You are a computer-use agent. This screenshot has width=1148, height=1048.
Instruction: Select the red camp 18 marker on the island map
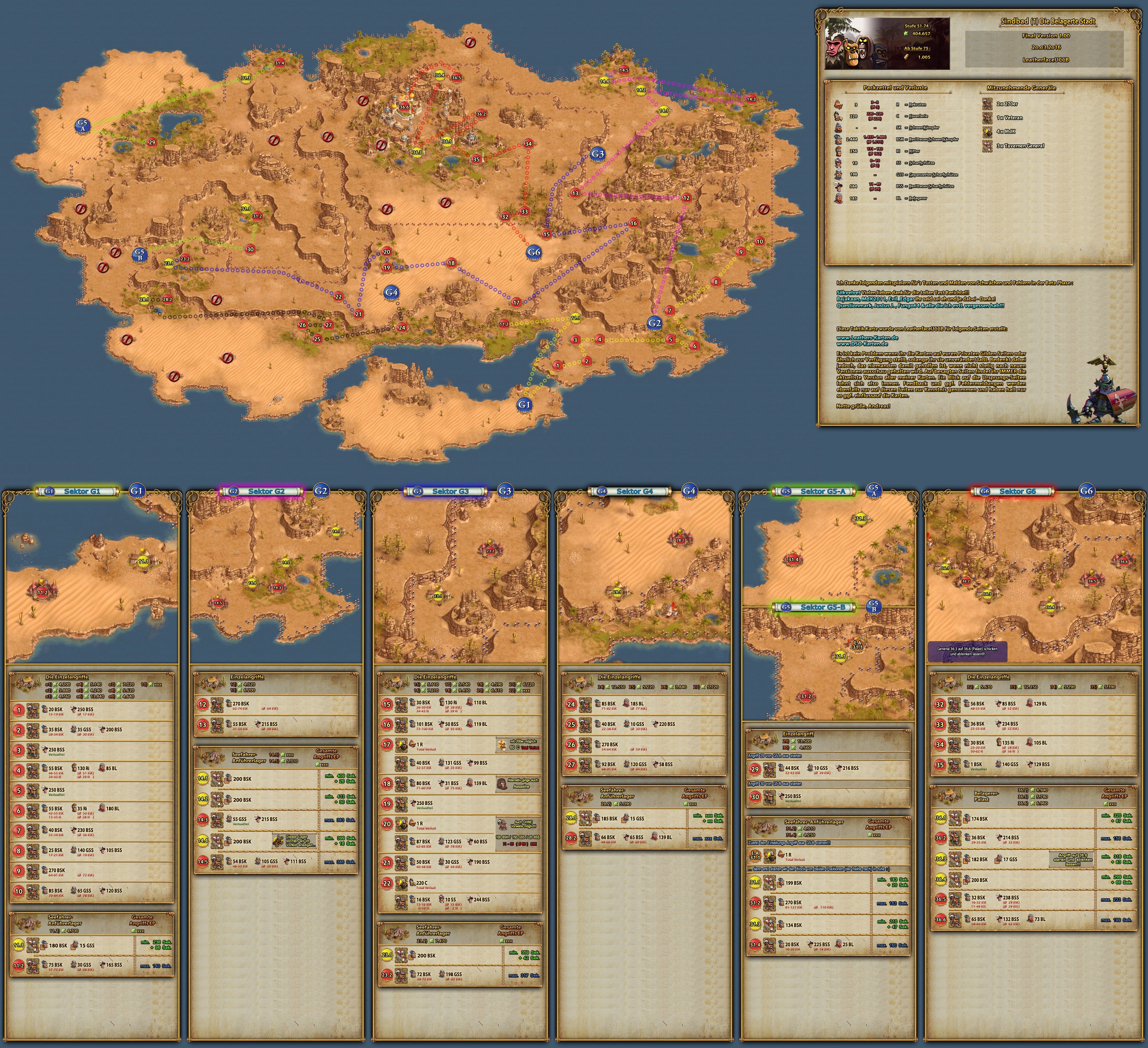(x=452, y=263)
